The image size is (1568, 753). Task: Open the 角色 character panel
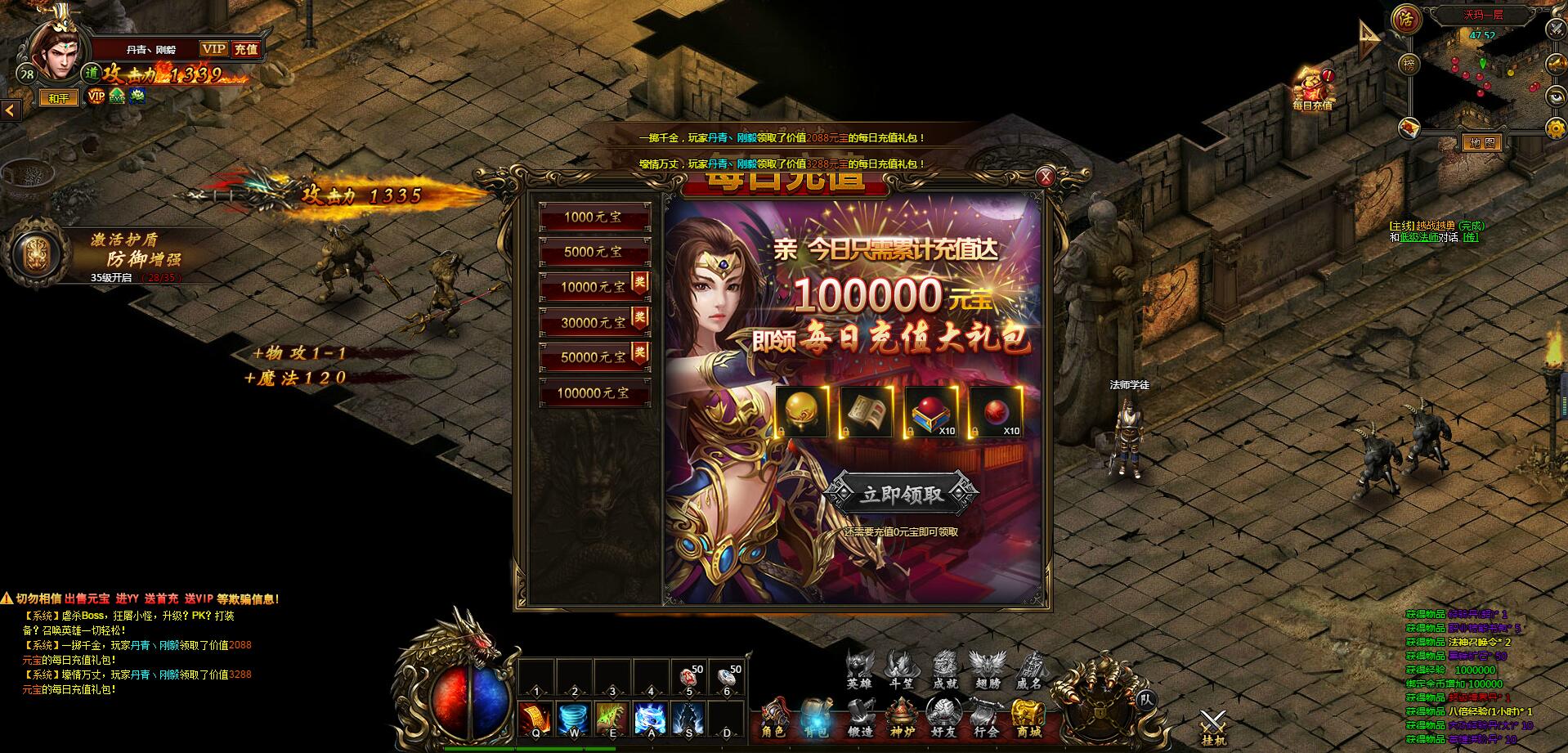[x=773, y=718]
